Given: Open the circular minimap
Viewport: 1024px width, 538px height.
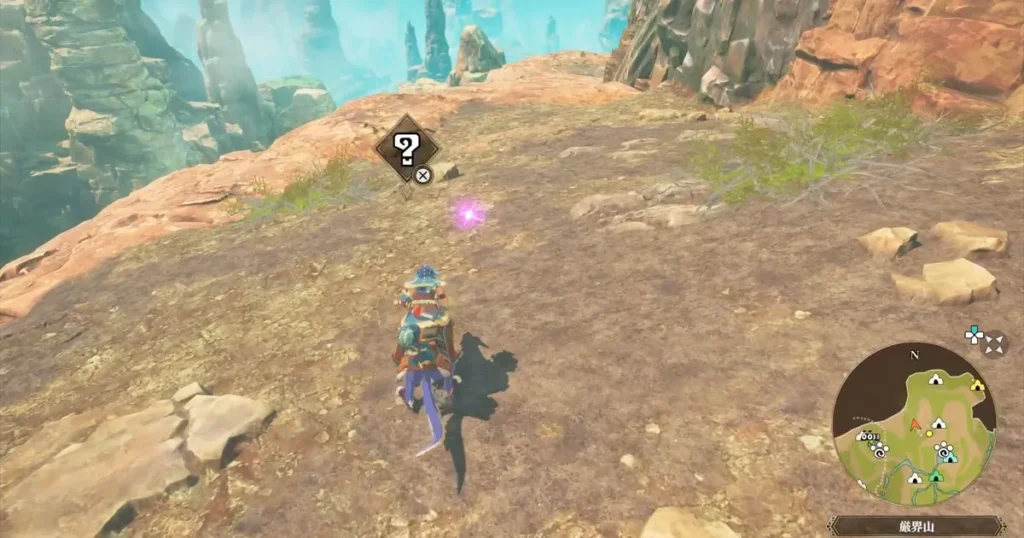Looking at the screenshot, I should pyautogui.click(x=913, y=425).
